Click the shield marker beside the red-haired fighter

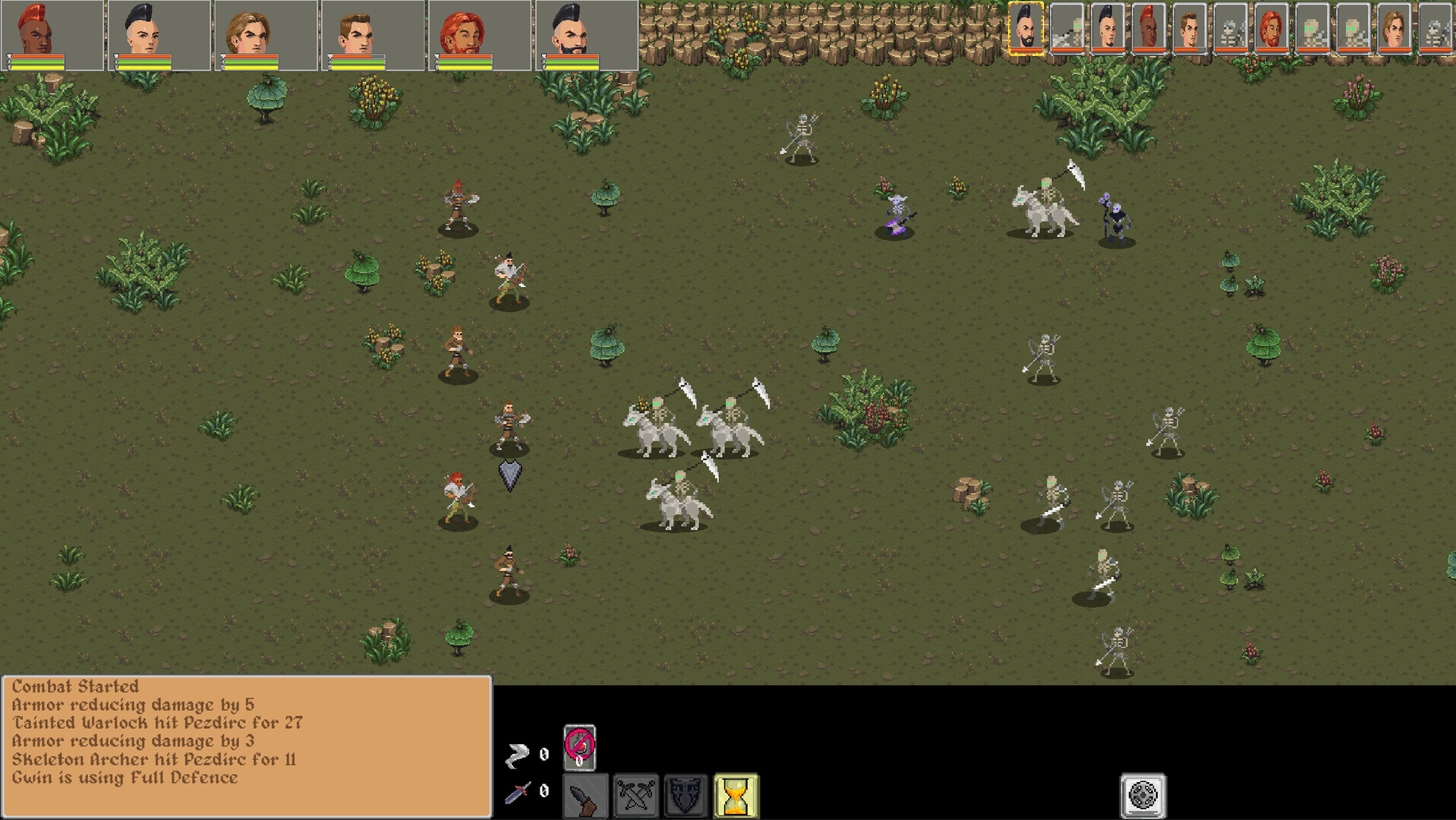pos(509,475)
